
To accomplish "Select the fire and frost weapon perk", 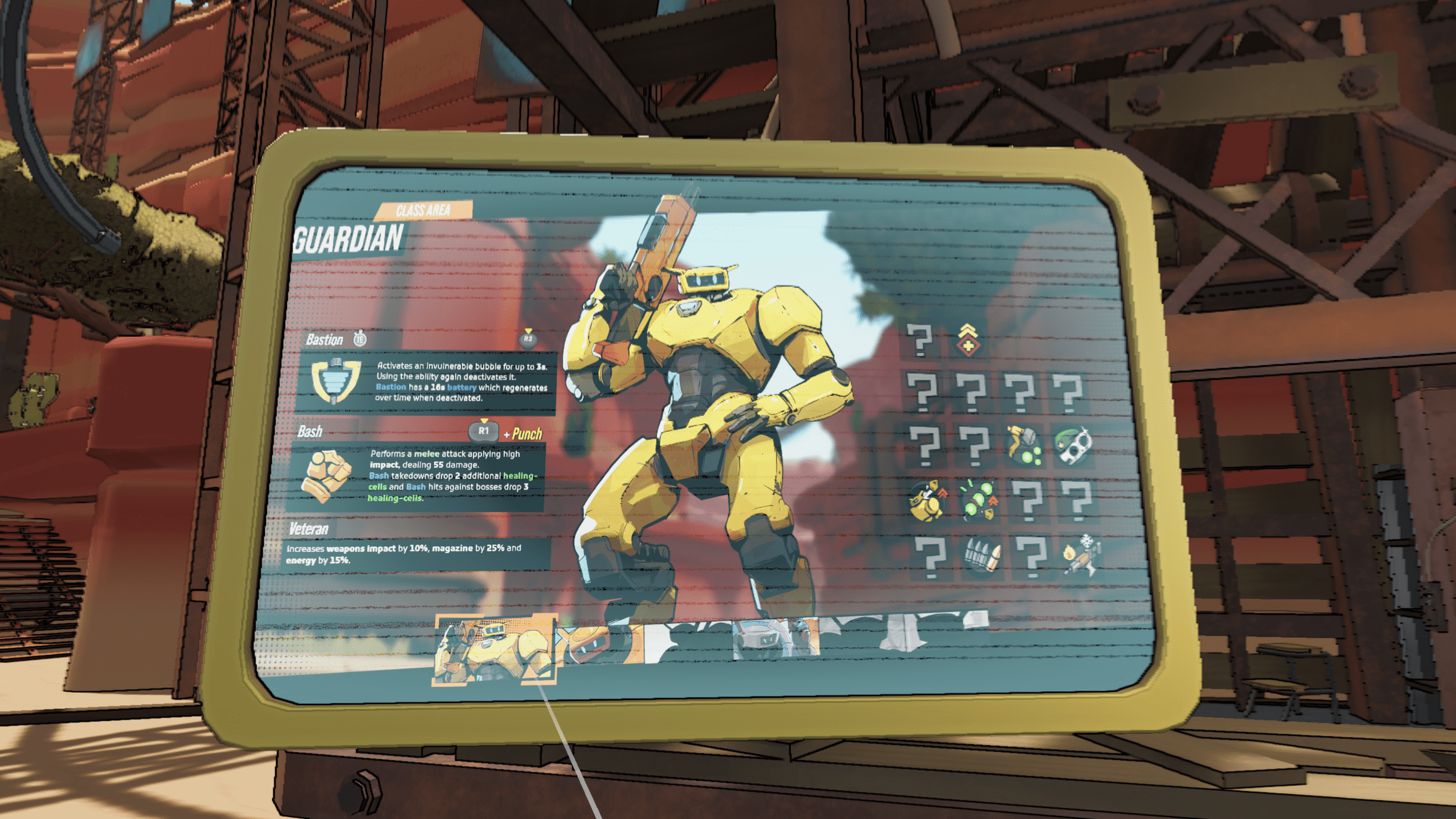I will (x=1080, y=556).
